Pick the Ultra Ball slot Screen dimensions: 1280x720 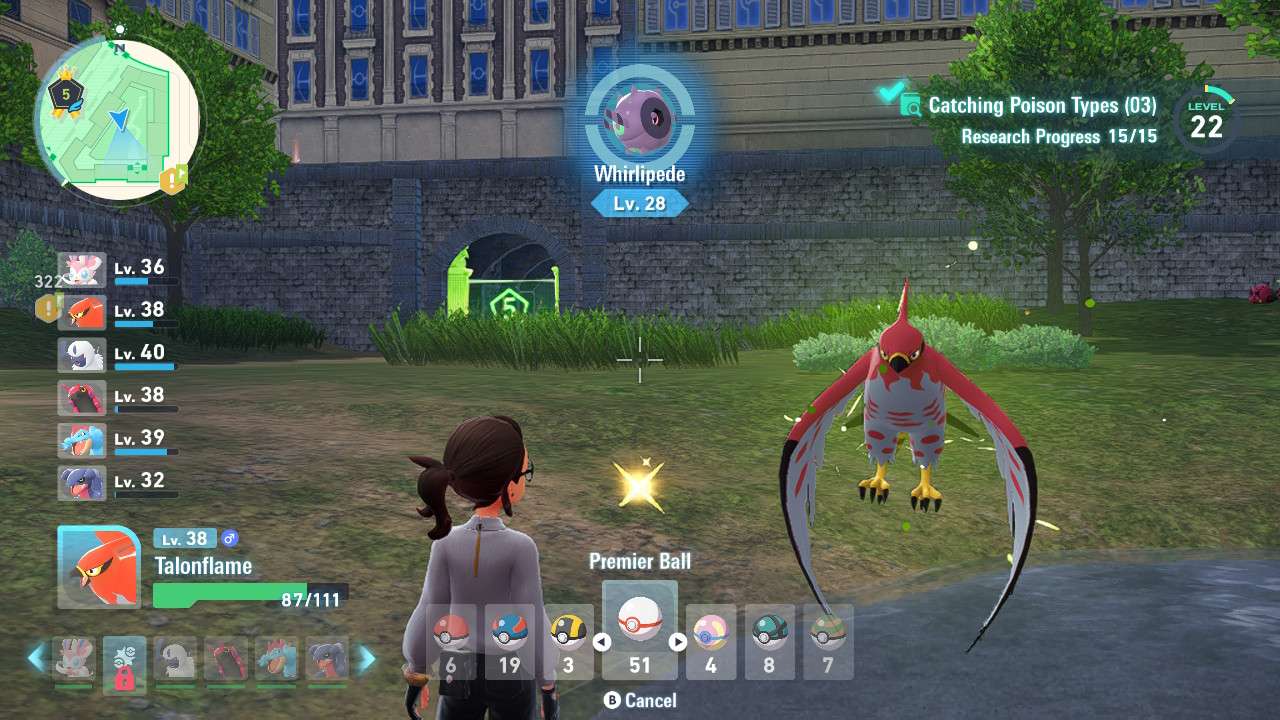click(x=569, y=641)
